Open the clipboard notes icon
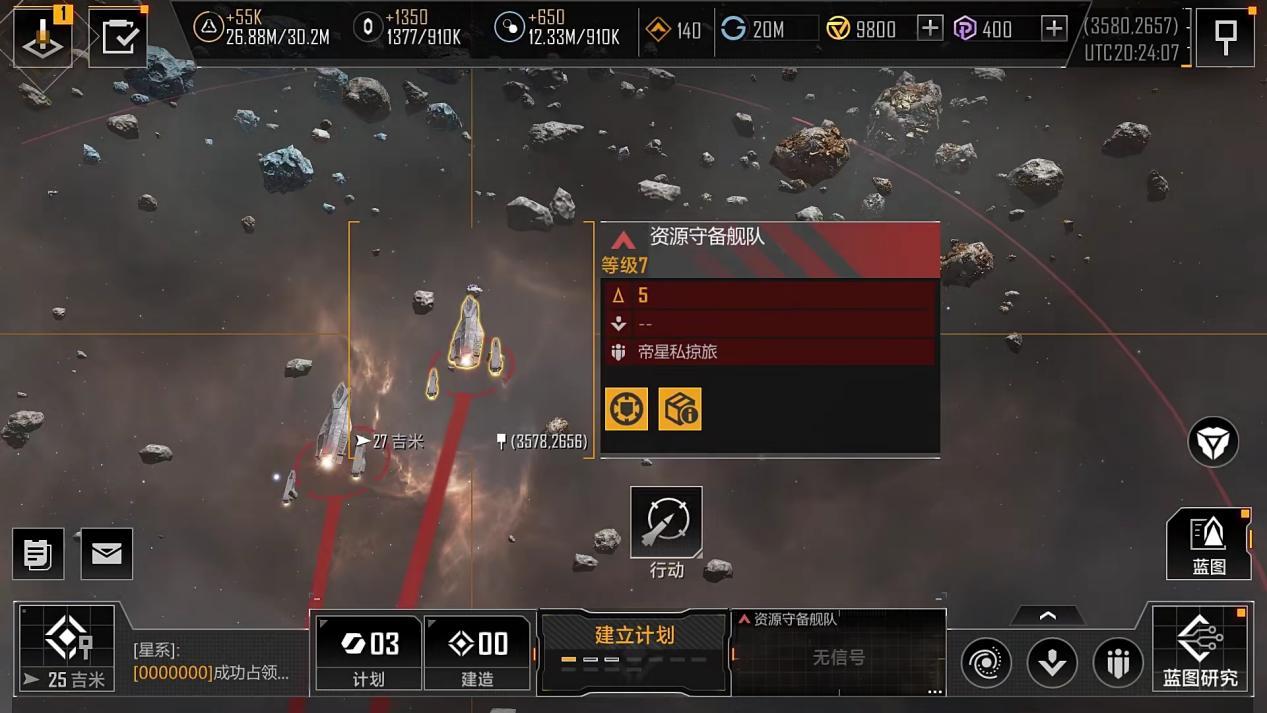 pos(38,553)
